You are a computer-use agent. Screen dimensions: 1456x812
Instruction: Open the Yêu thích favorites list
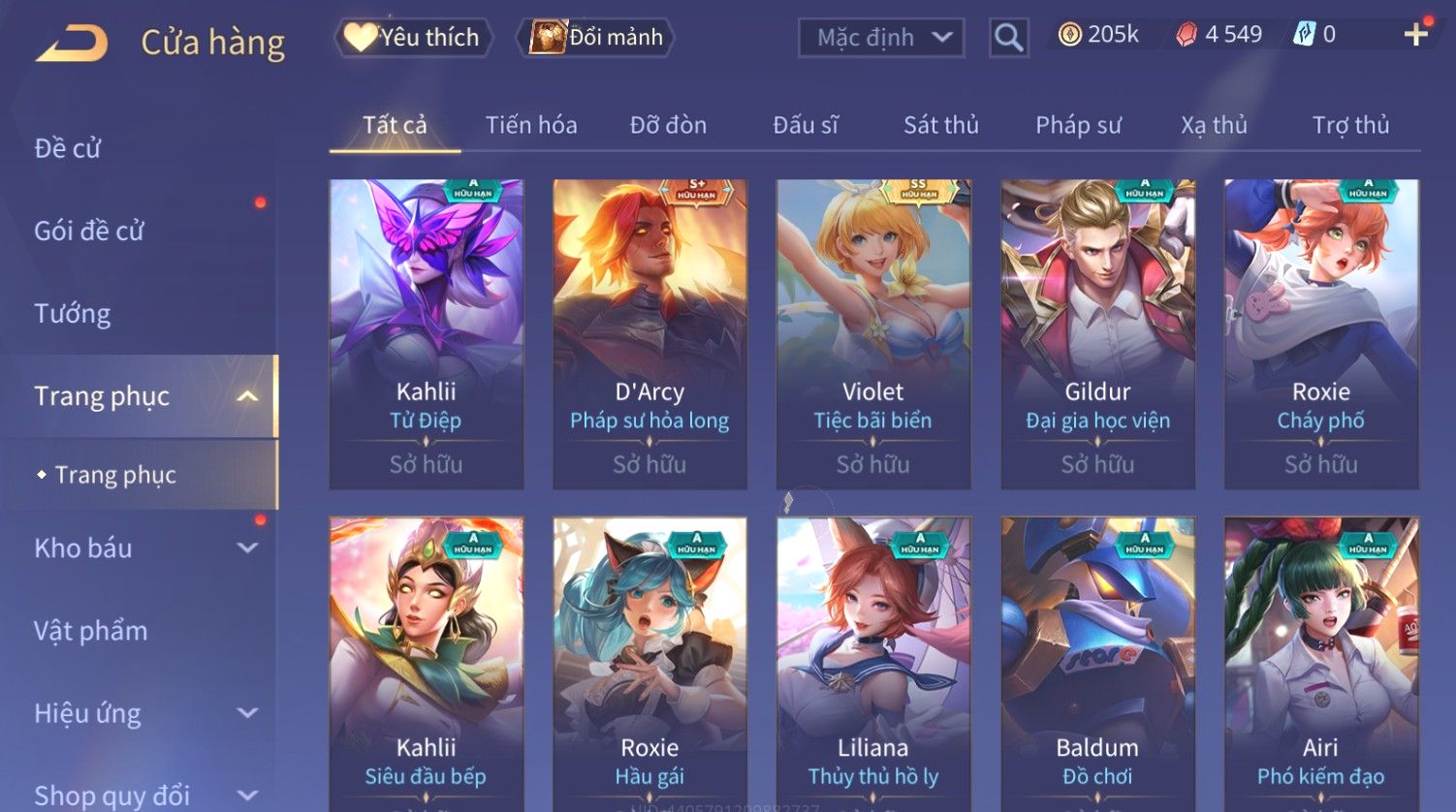413,38
